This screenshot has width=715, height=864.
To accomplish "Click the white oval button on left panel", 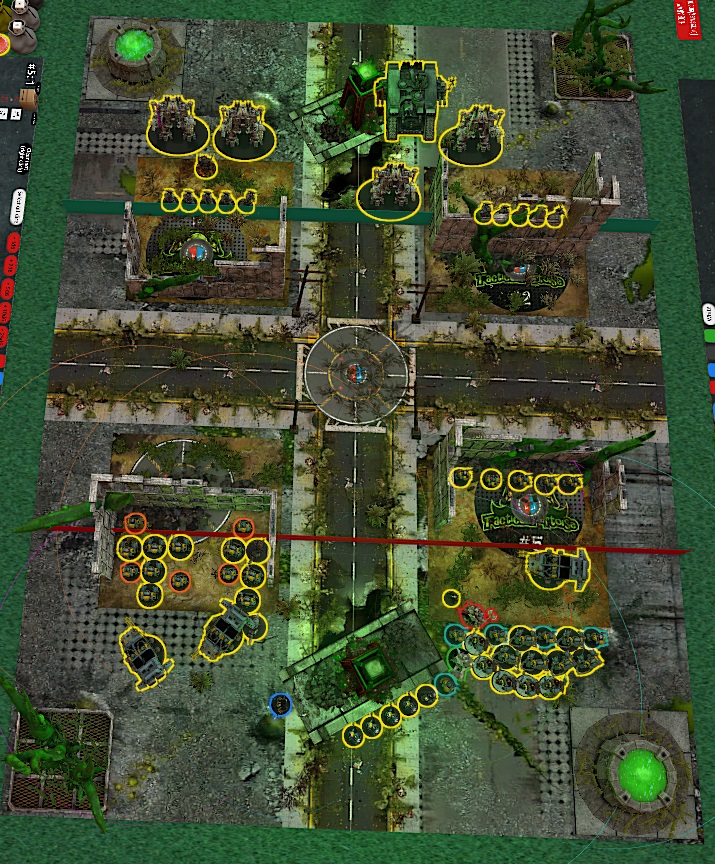I will point(19,208).
